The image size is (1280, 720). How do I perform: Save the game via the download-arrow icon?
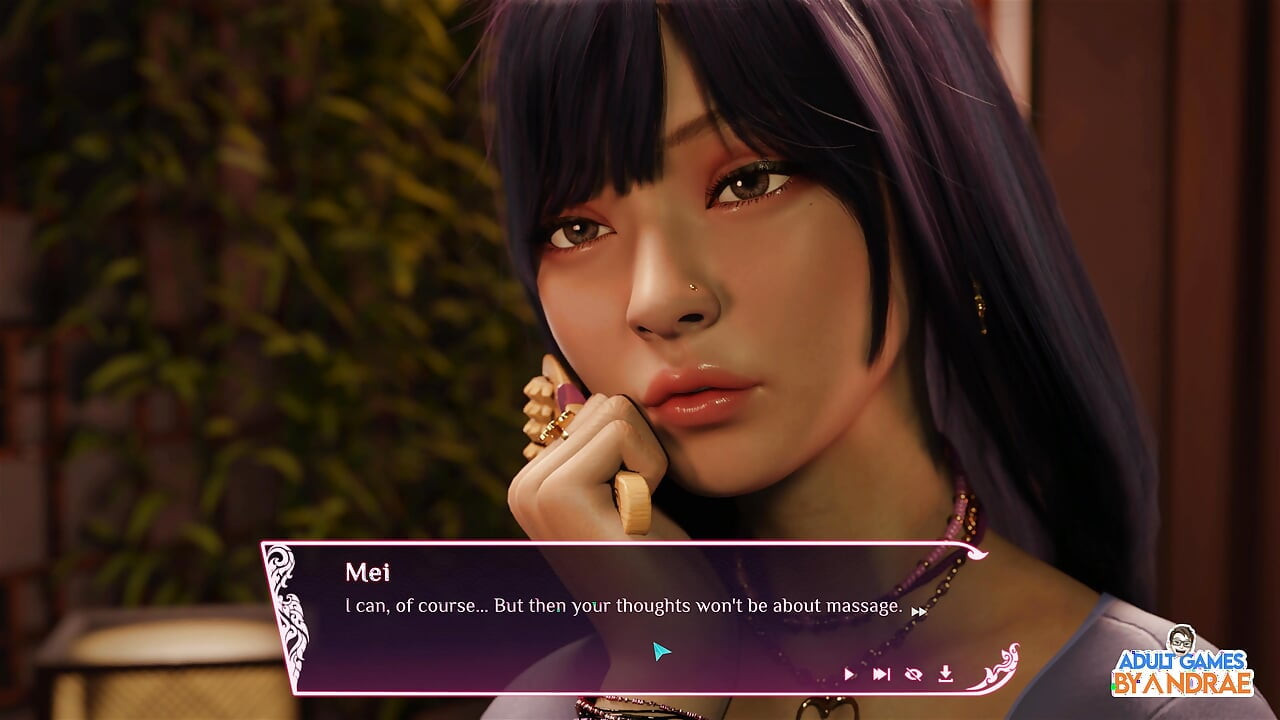tap(945, 675)
